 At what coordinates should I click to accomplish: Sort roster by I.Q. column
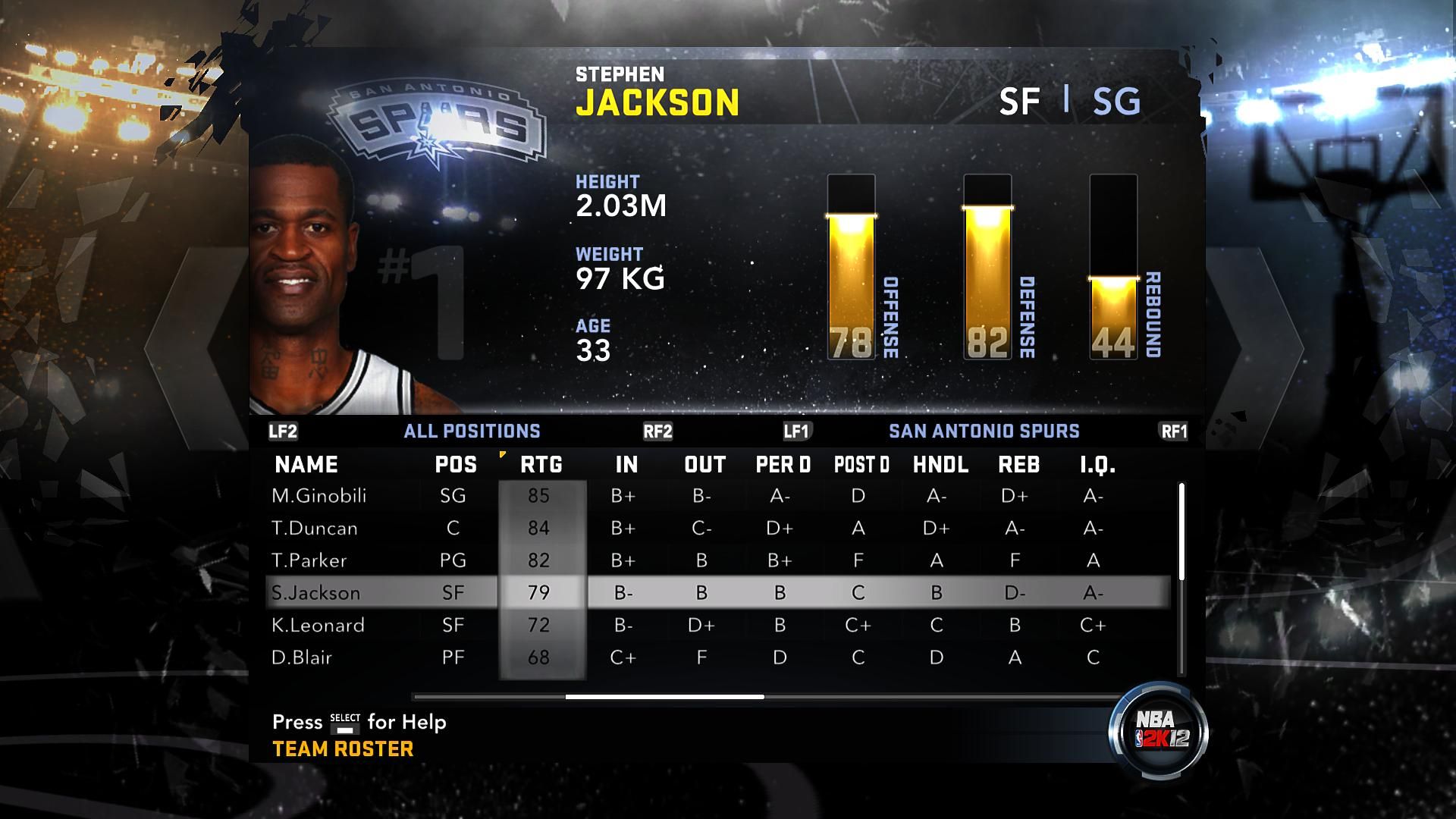(x=1097, y=465)
